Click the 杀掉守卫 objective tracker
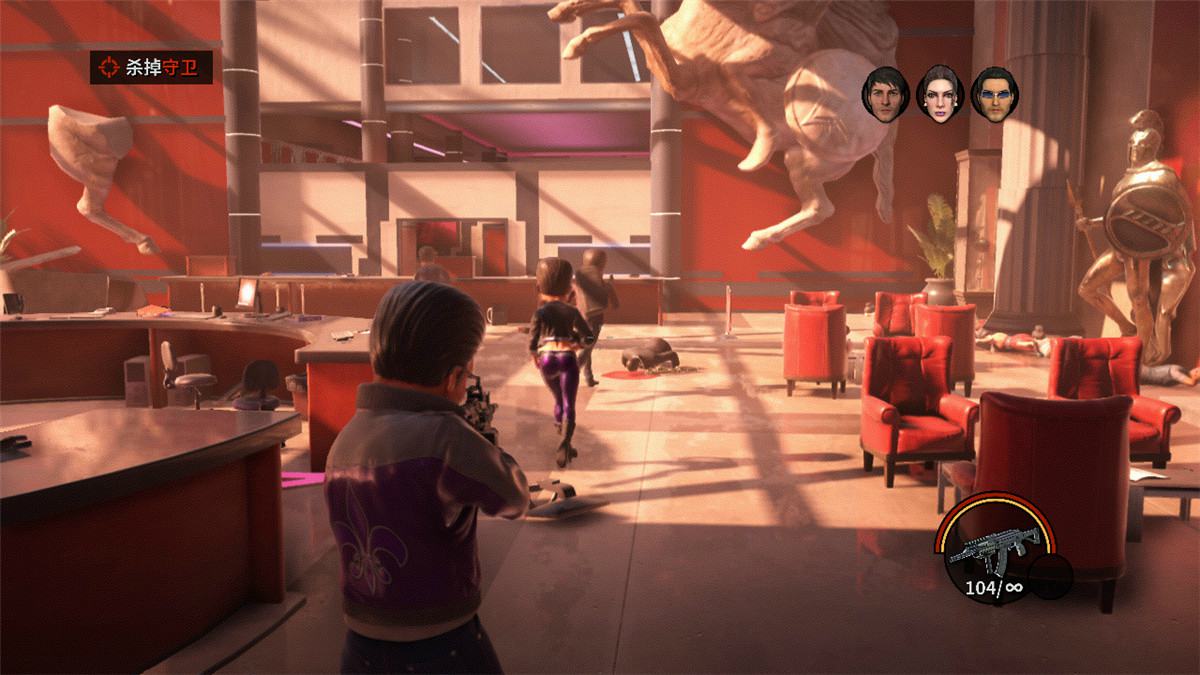 [x=151, y=68]
